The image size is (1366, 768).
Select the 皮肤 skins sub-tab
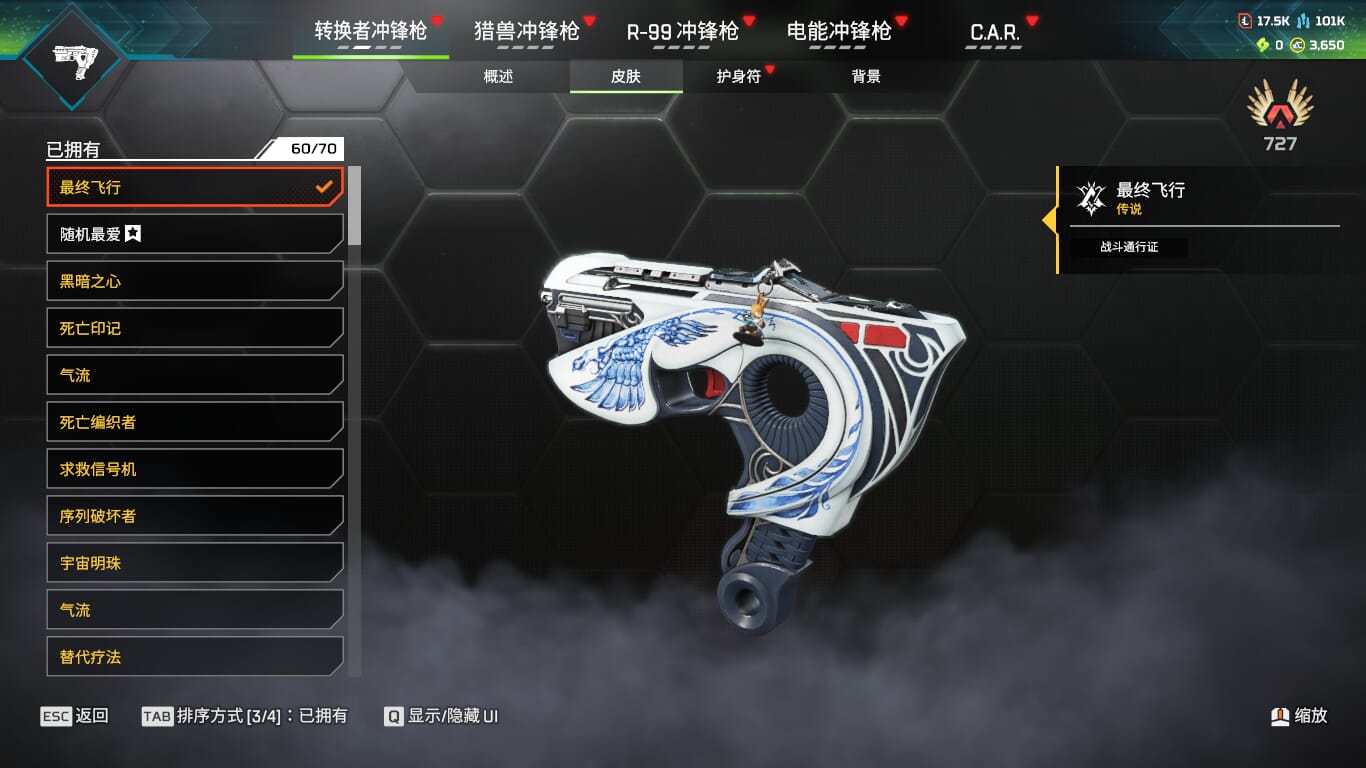click(x=626, y=76)
